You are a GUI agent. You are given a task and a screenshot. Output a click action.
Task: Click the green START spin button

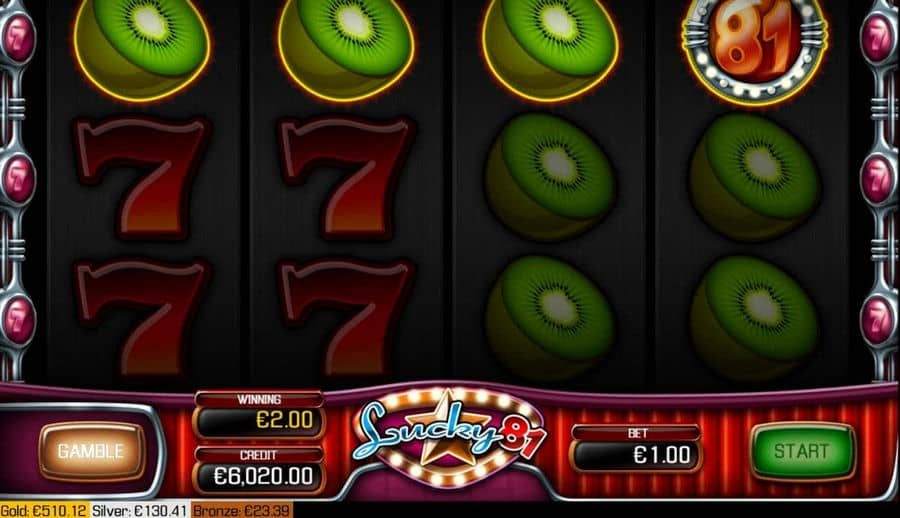(x=802, y=452)
